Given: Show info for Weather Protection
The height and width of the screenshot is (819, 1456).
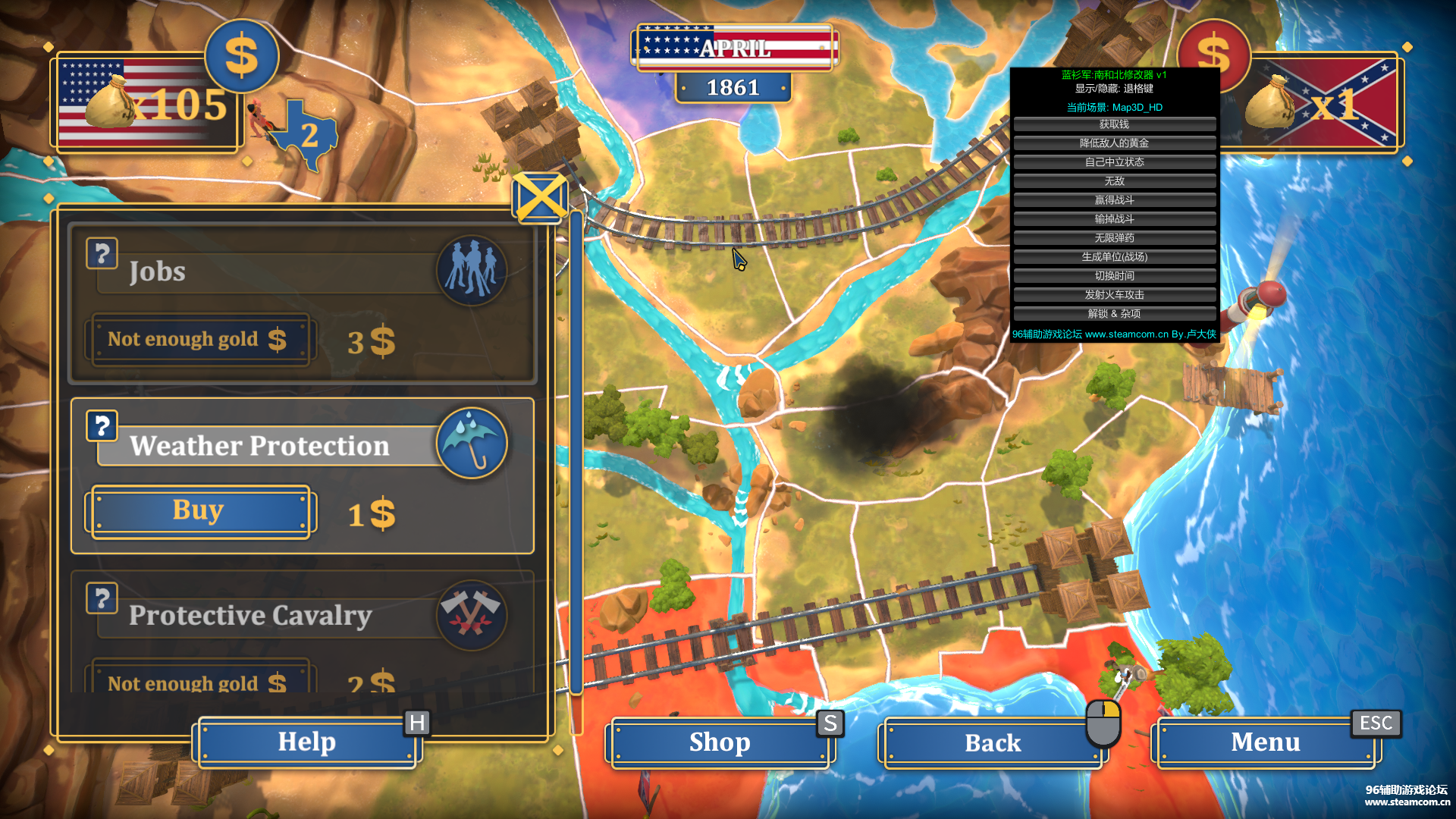Looking at the screenshot, I should tap(102, 425).
